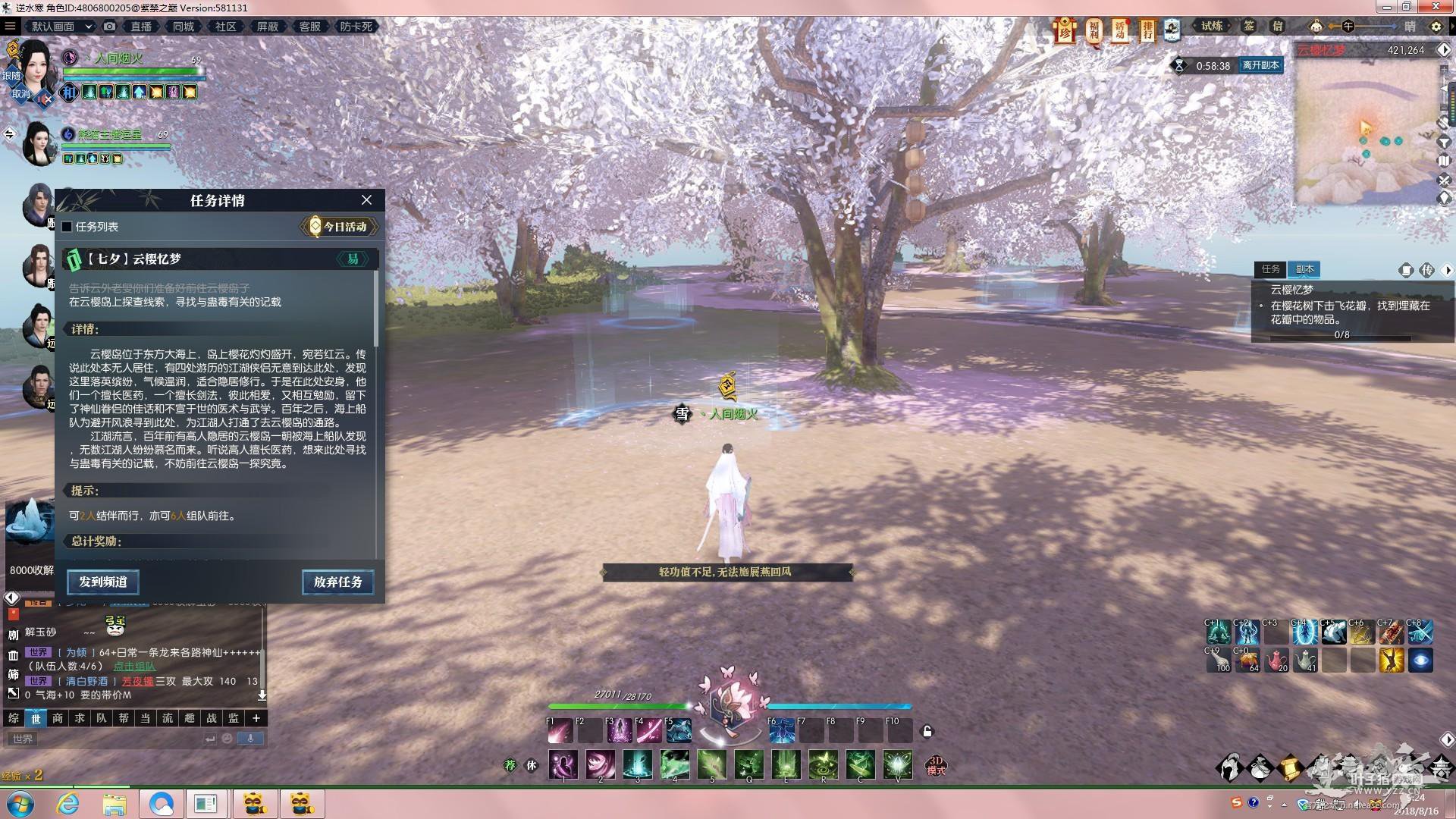Open the 社区 community menu

pos(225,27)
